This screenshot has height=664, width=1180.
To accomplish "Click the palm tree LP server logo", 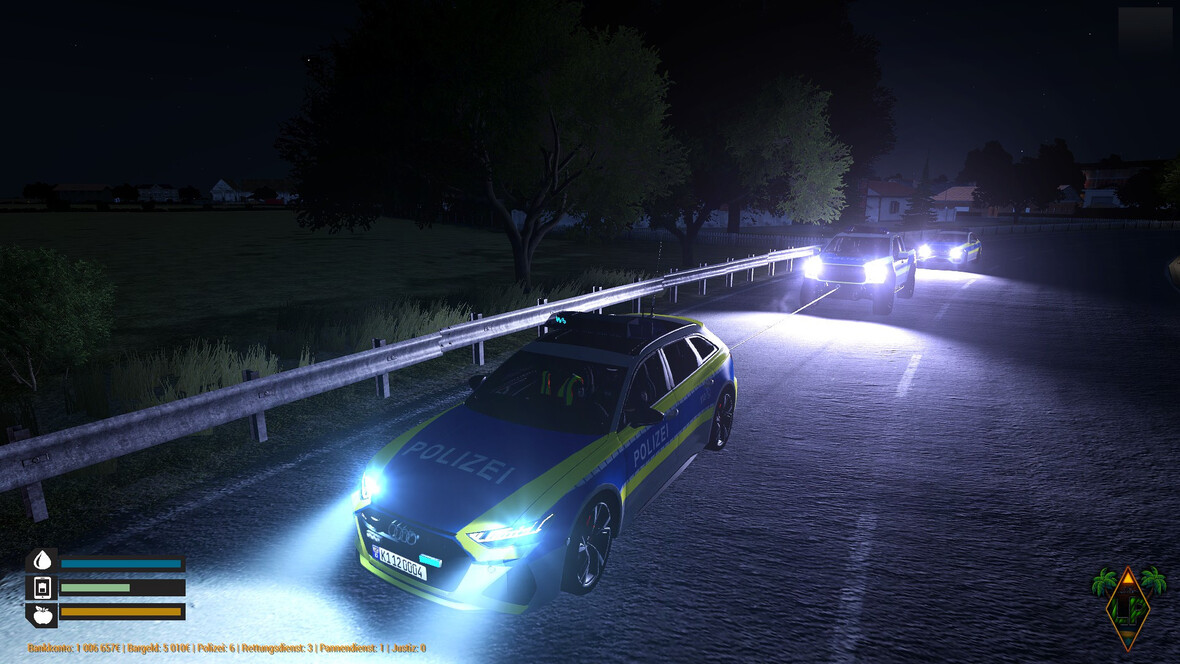I will (1128, 604).
